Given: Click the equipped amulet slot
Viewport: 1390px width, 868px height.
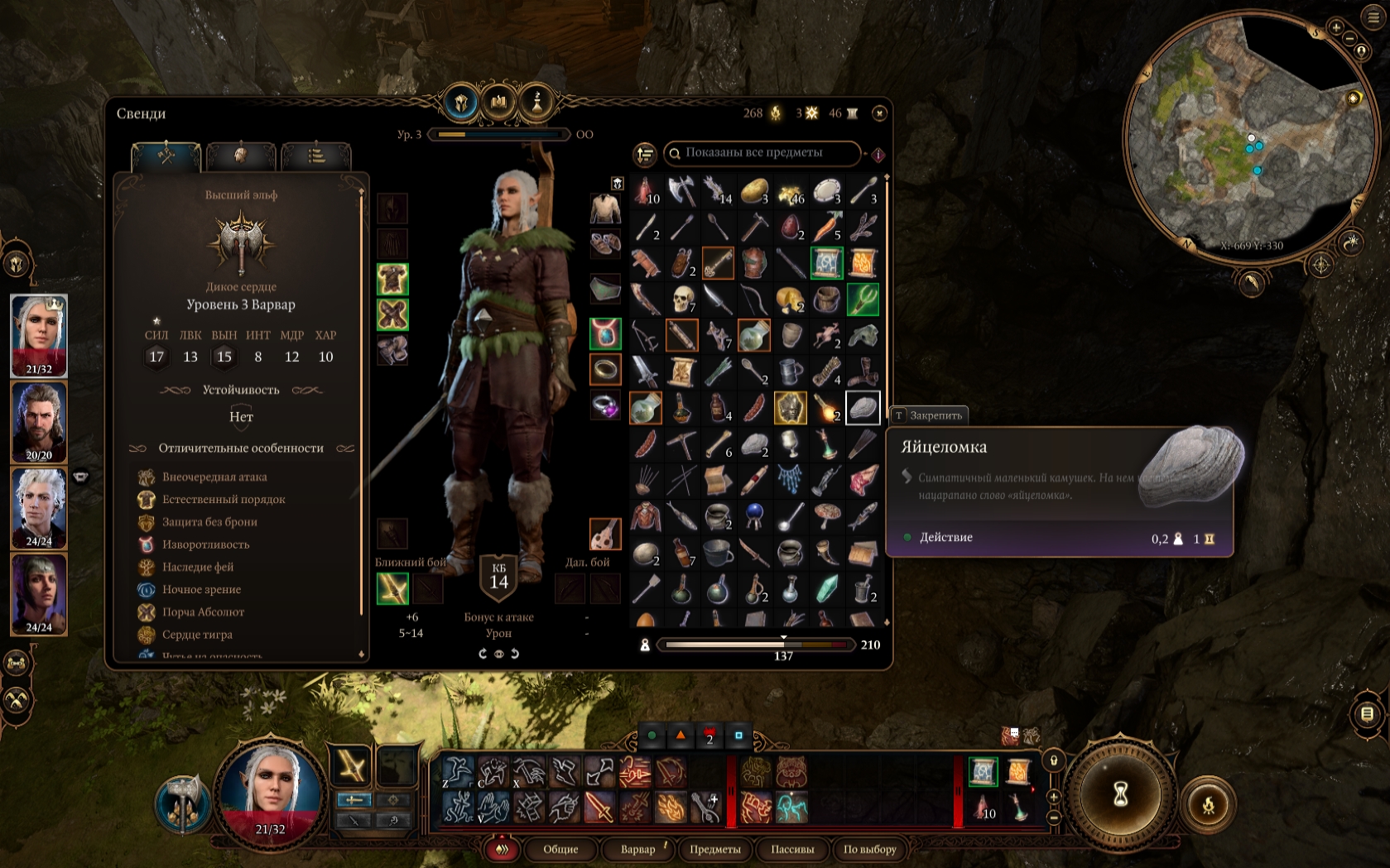Looking at the screenshot, I should point(605,333).
